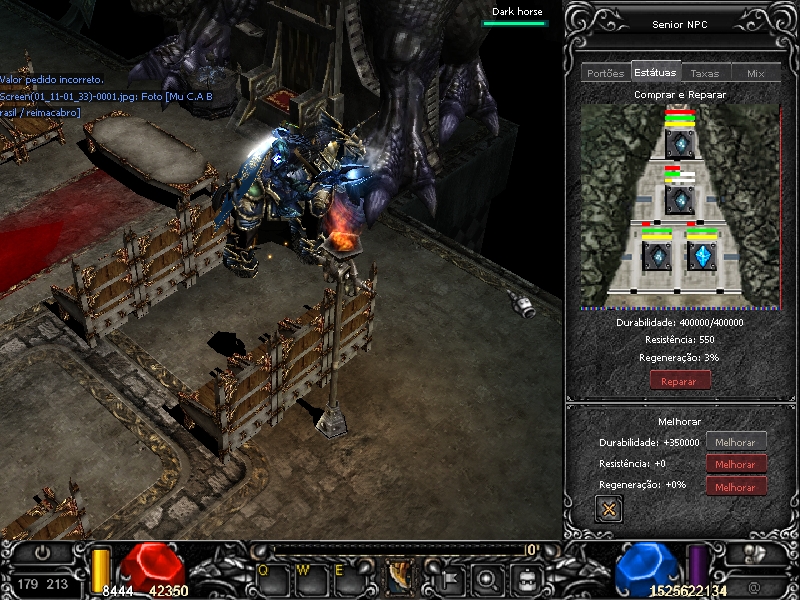This screenshot has height=600, width=800.
Task: Select the Estátuas tab
Action: click(655, 72)
